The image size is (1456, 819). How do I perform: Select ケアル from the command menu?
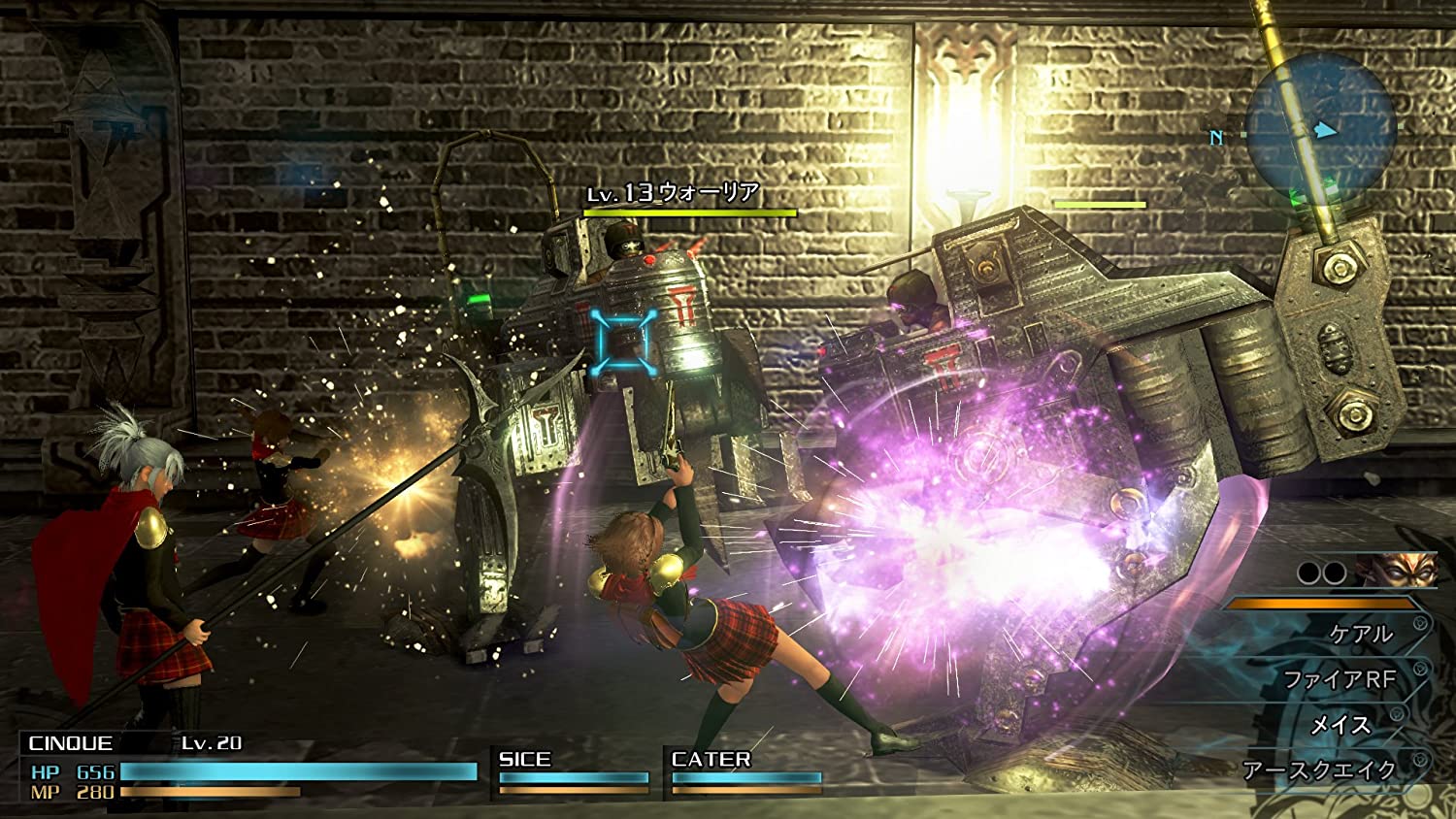[1359, 633]
